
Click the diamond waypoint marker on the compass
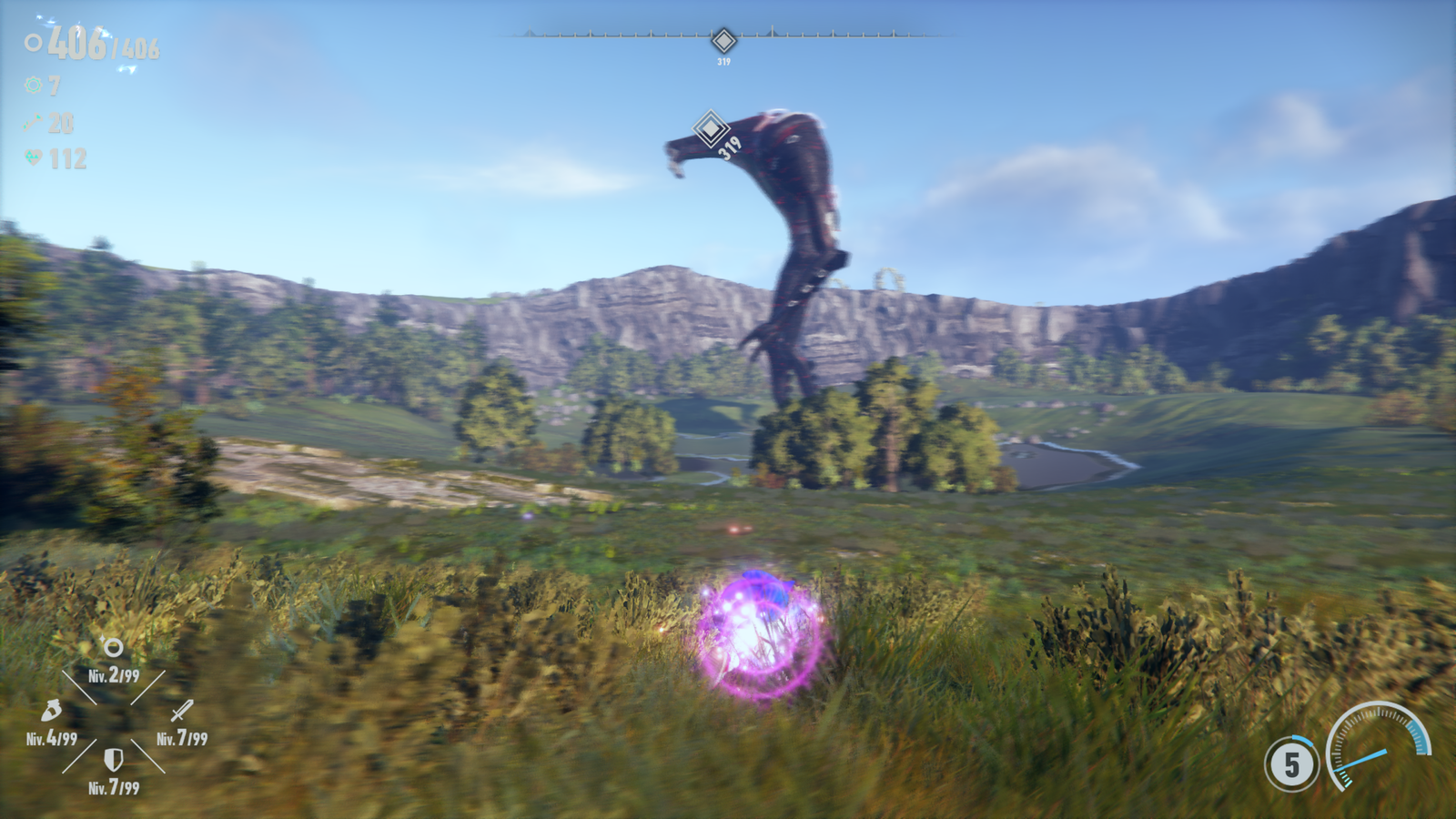[x=723, y=41]
